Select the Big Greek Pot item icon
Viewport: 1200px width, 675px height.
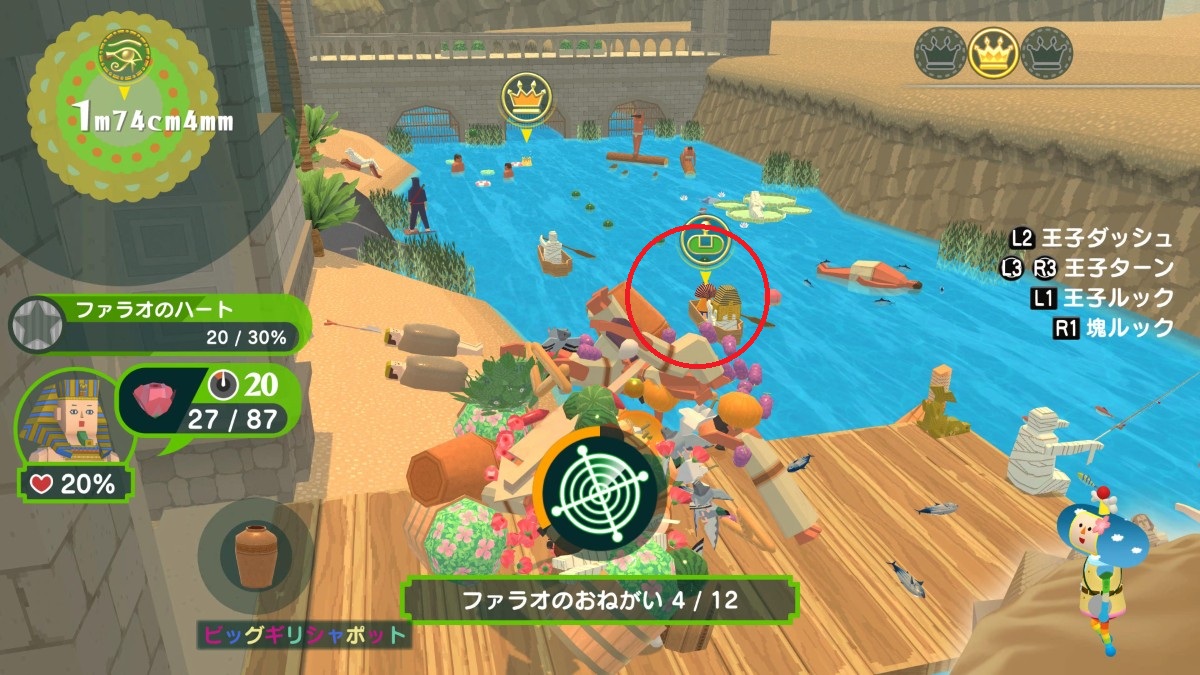(255, 558)
